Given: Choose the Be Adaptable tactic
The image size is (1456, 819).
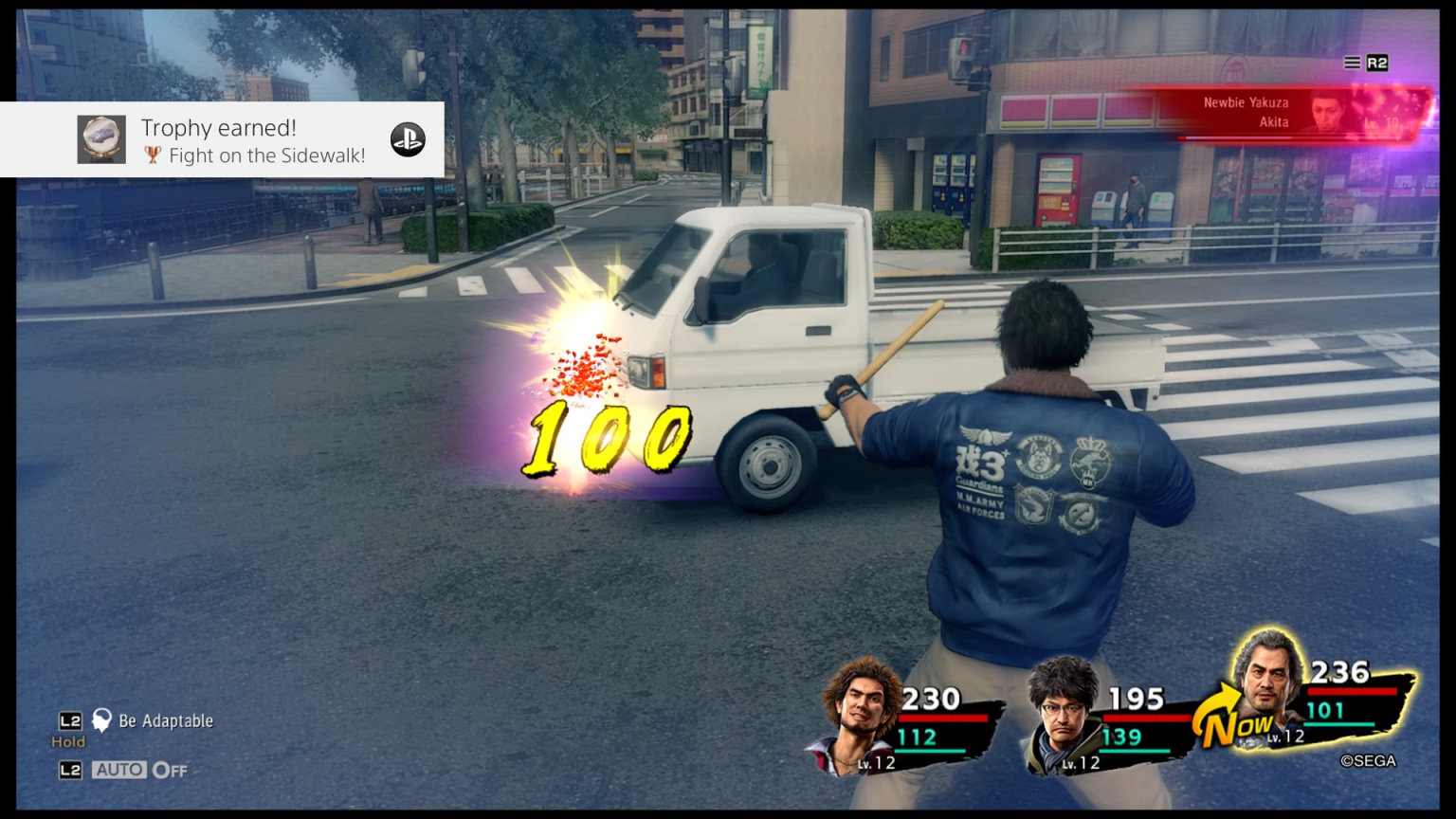Looking at the screenshot, I should (165, 721).
